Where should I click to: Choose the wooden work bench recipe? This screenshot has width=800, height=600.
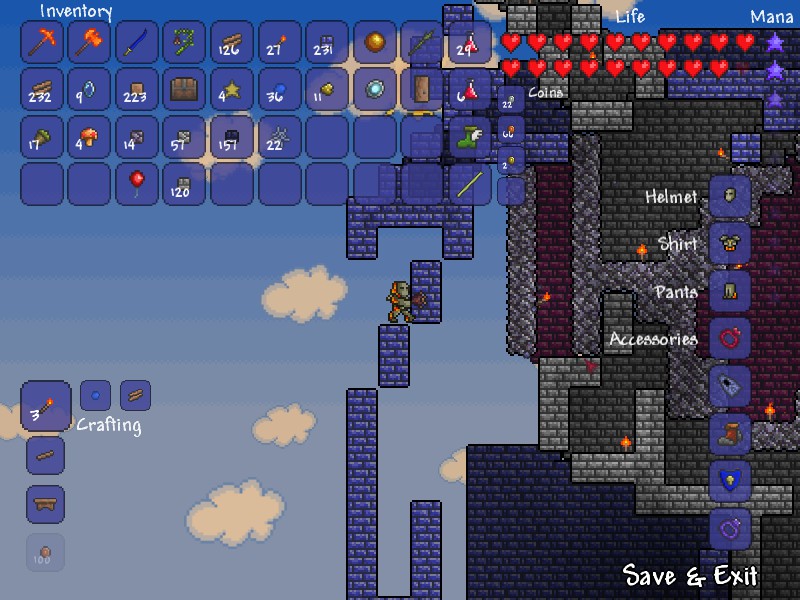click(46, 504)
